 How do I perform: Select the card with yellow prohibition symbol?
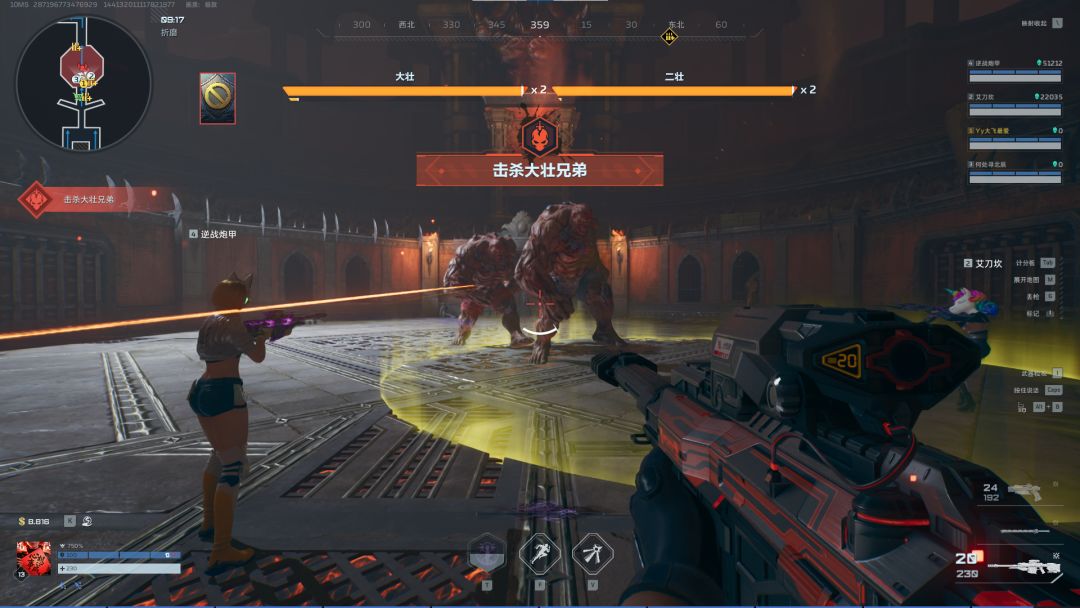(x=218, y=98)
